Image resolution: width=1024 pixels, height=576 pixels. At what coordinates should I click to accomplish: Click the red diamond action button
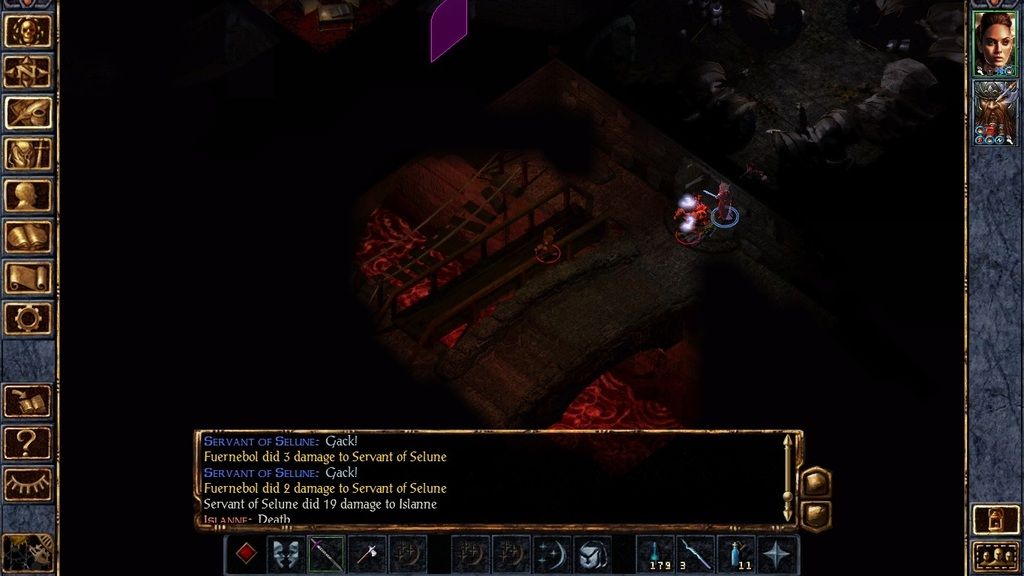tap(246, 554)
